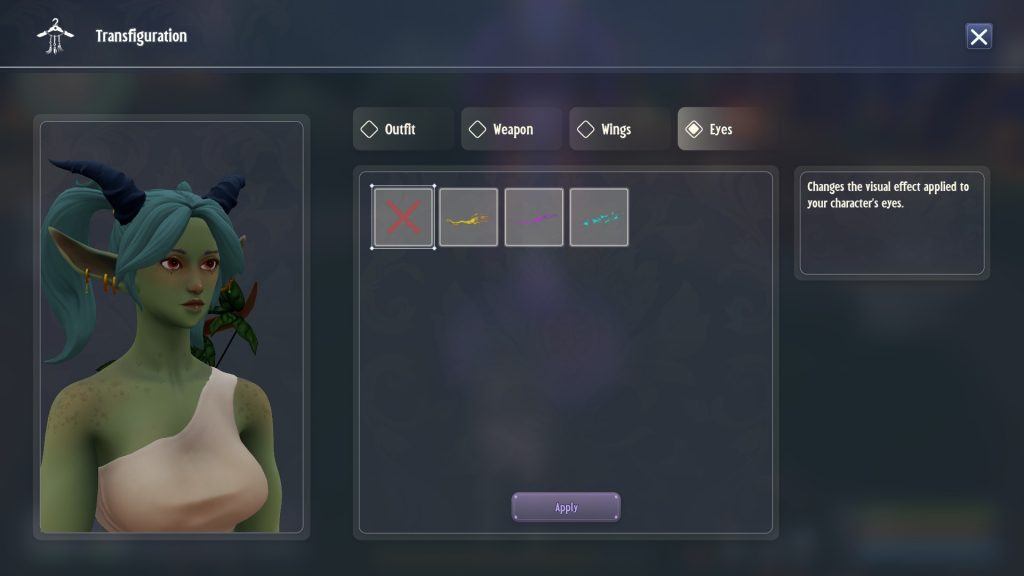Show the Wings tab

tap(619, 129)
